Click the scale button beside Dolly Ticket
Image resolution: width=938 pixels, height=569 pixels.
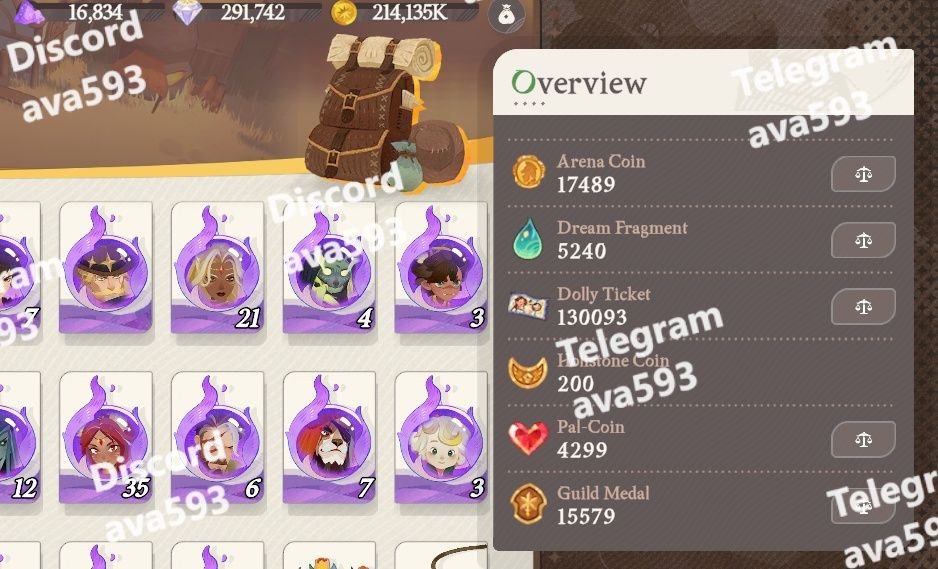[x=863, y=307]
